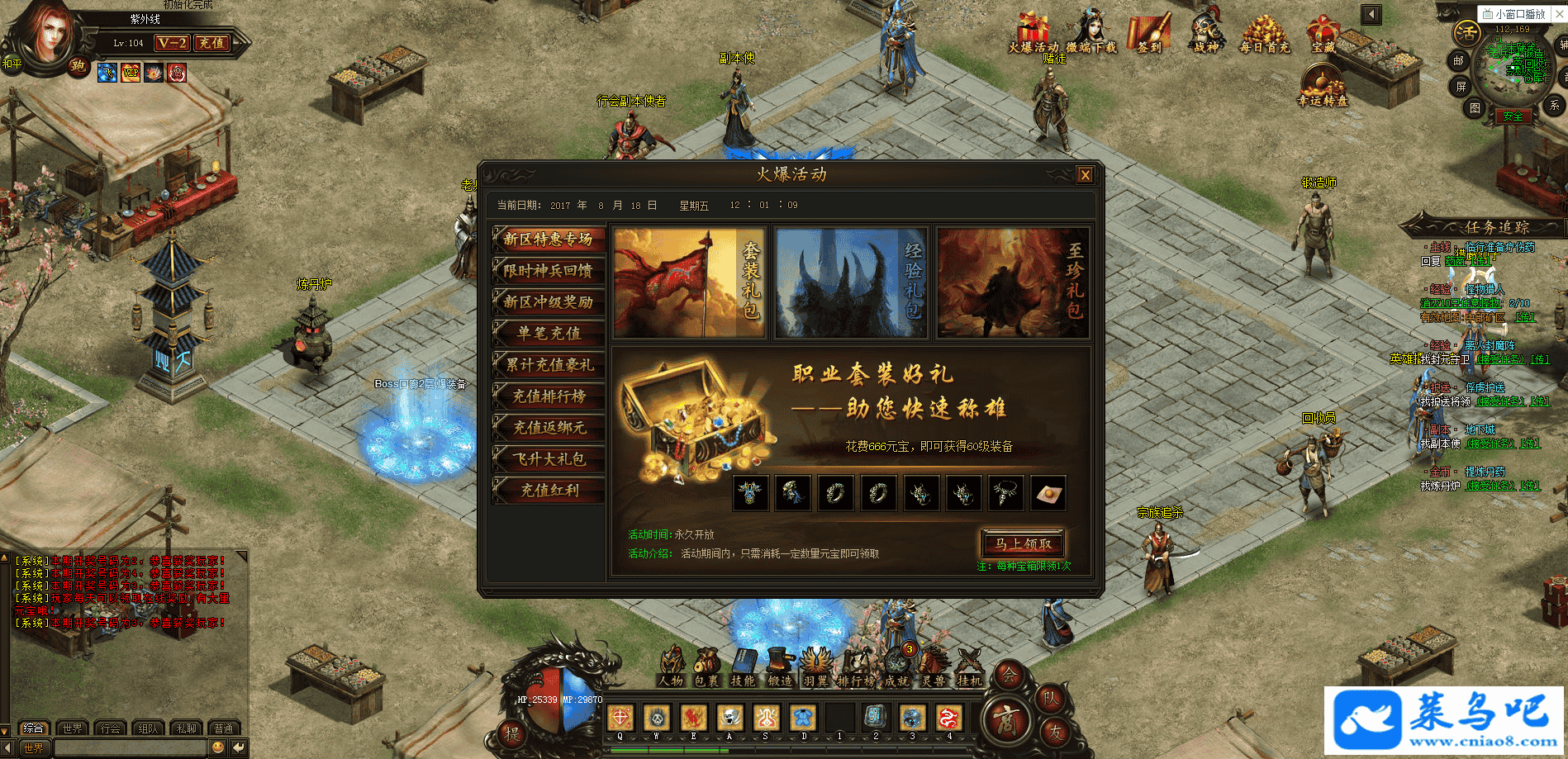Image resolution: width=1568 pixels, height=759 pixels.
Task: Pick the 套装礼包 gift banner
Action: click(x=688, y=282)
